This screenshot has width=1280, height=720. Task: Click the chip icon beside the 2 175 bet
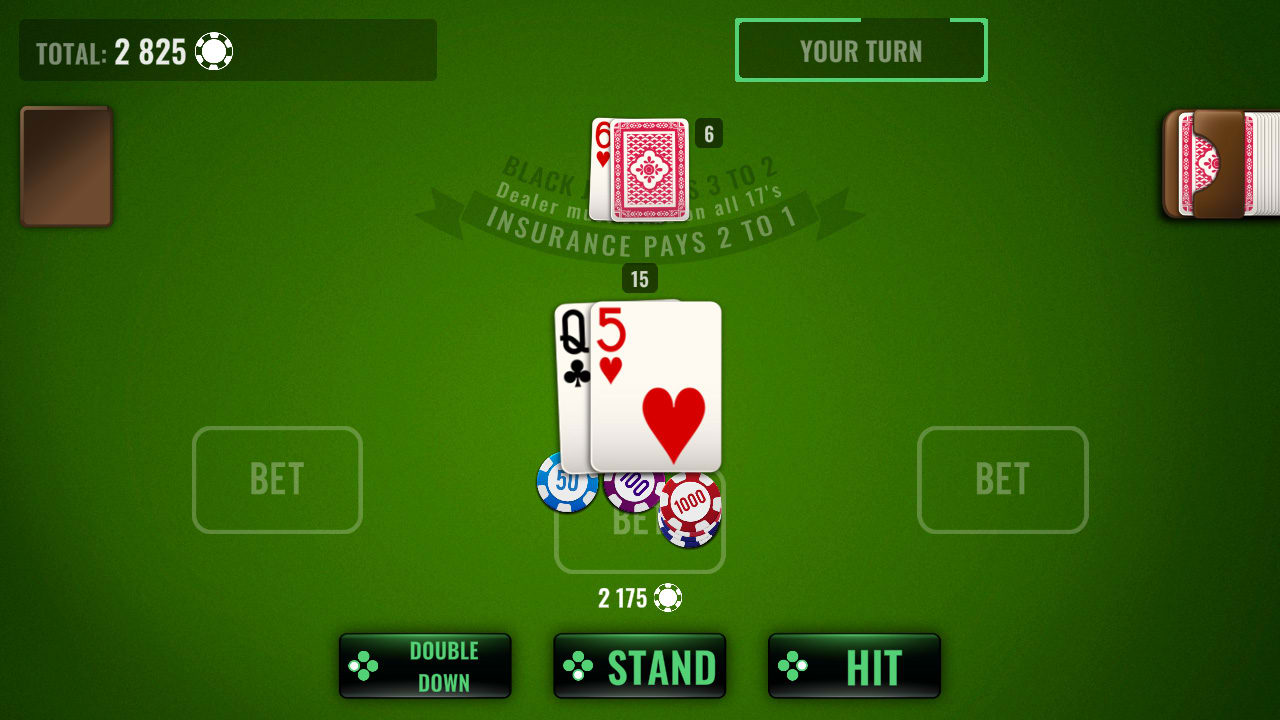(668, 598)
